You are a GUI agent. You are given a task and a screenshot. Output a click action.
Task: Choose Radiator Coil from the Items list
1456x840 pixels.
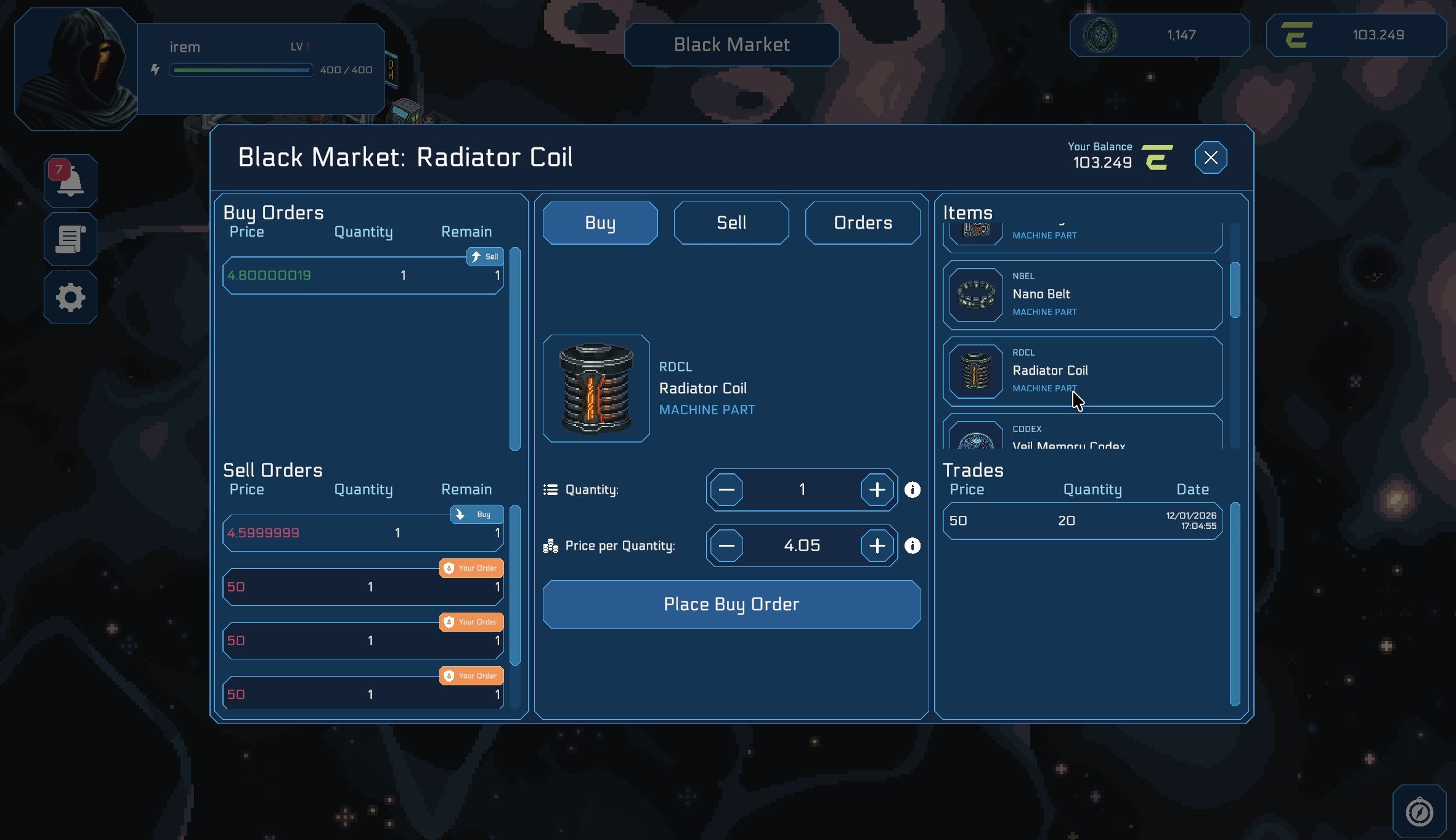coord(1082,371)
